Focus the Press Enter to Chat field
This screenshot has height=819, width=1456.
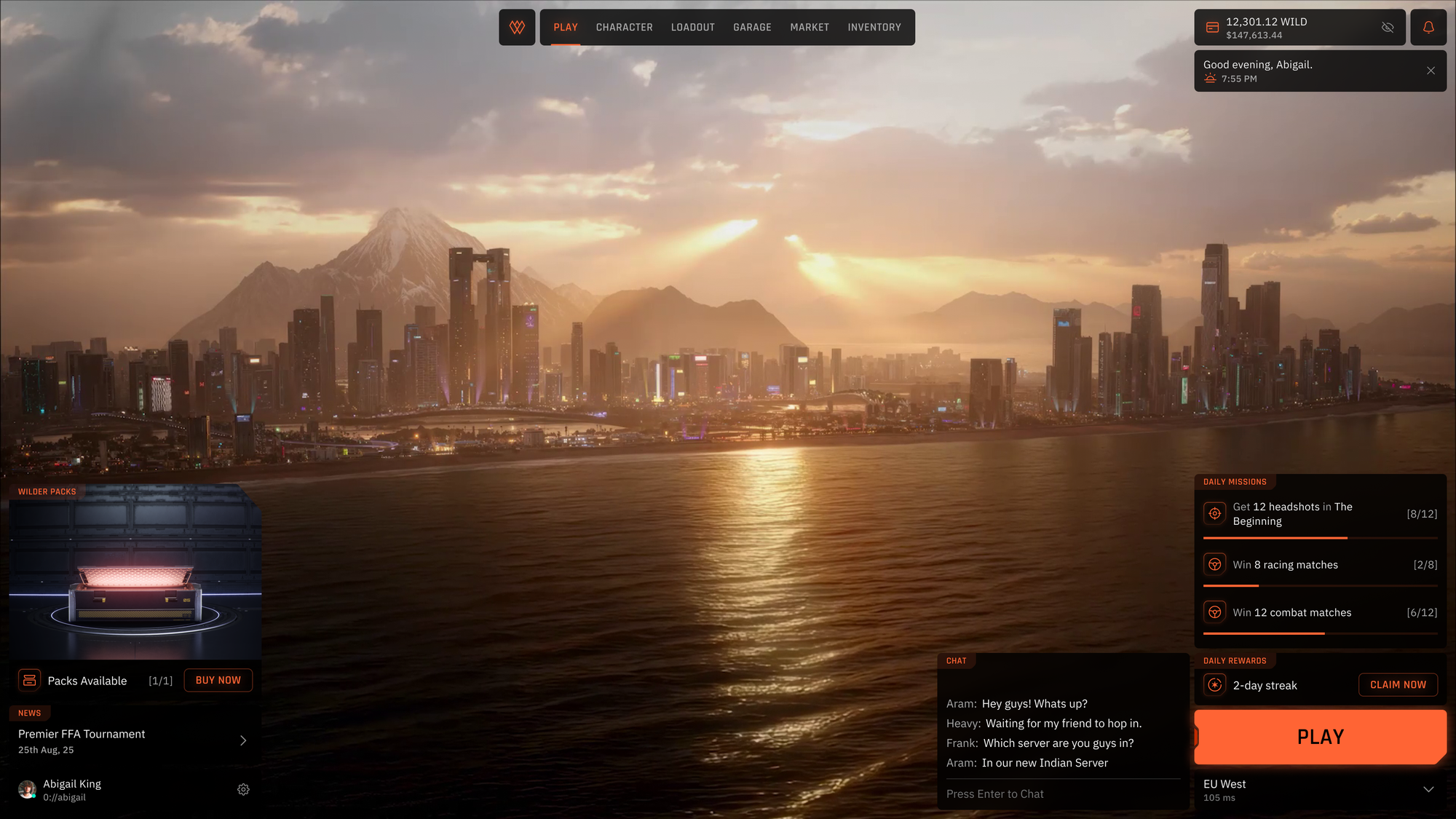coord(1063,794)
